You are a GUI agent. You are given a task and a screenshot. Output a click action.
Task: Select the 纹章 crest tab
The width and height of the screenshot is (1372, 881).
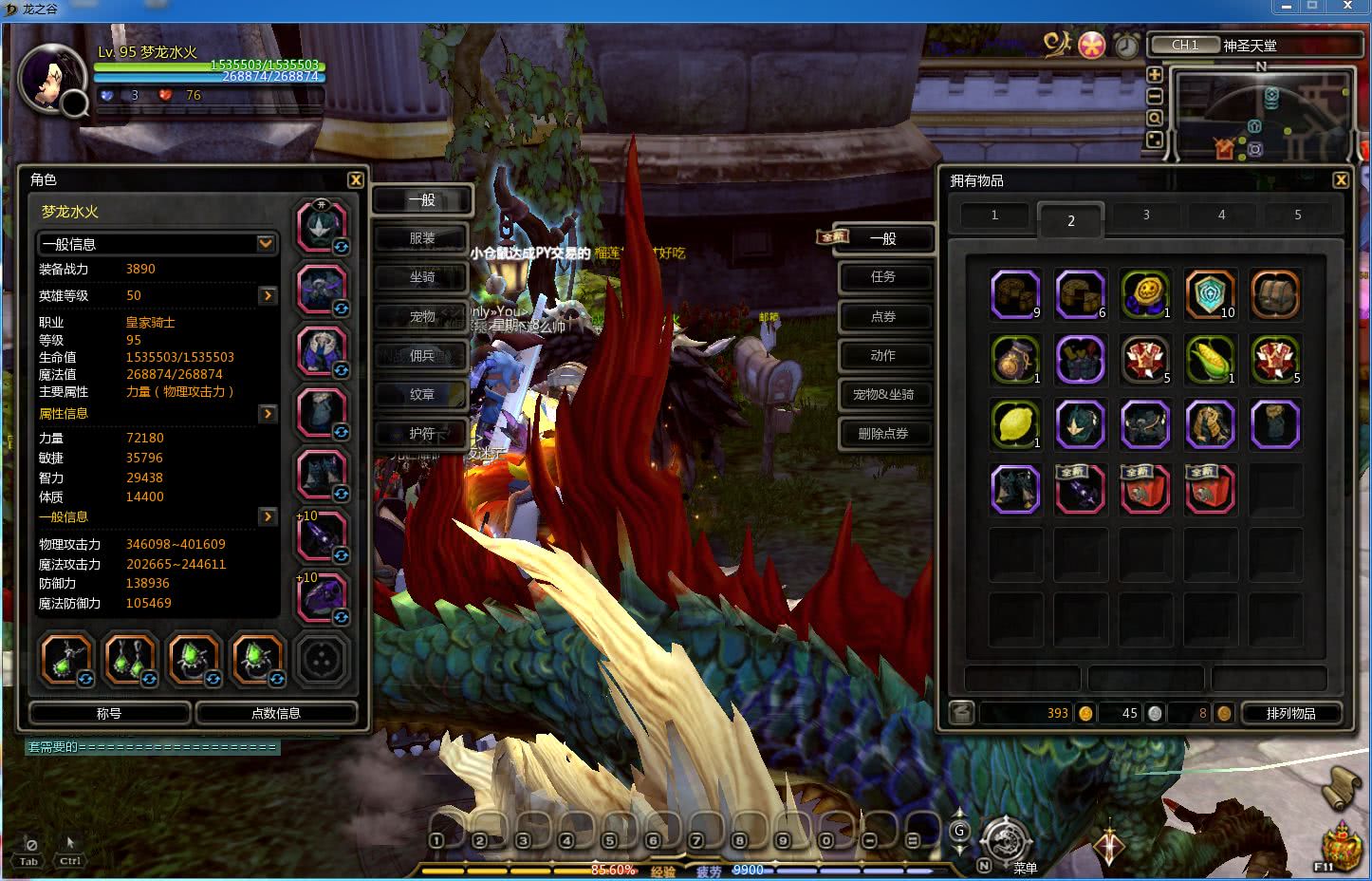click(421, 394)
